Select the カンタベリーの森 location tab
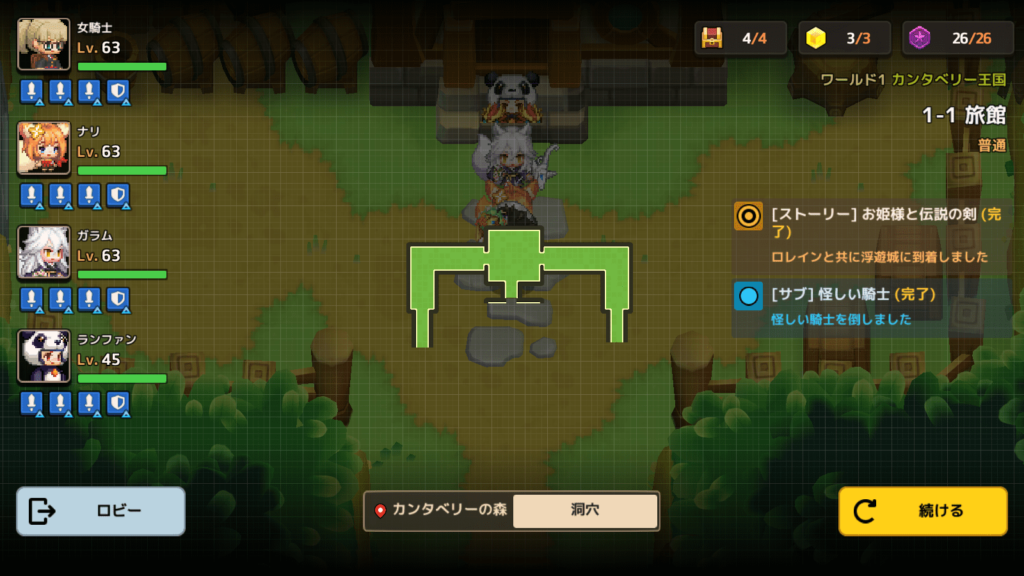1024x576 pixels. 440,510
